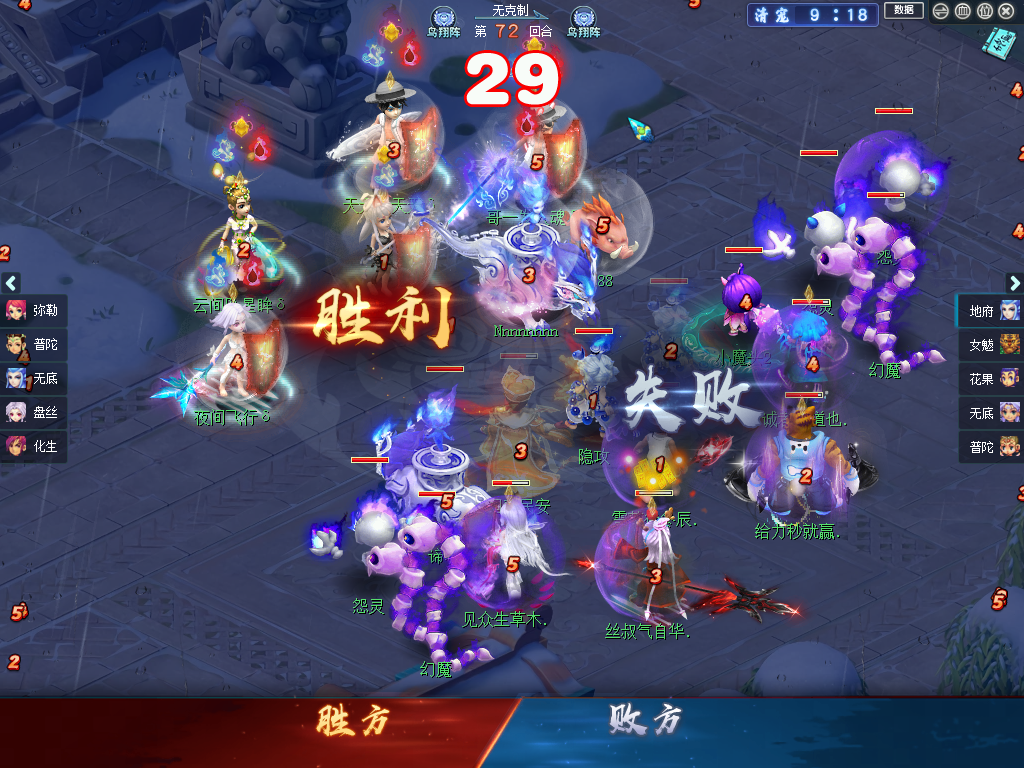
Task: Click the swap-arrows icon in the top bar
Action: pyautogui.click(x=940, y=11)
